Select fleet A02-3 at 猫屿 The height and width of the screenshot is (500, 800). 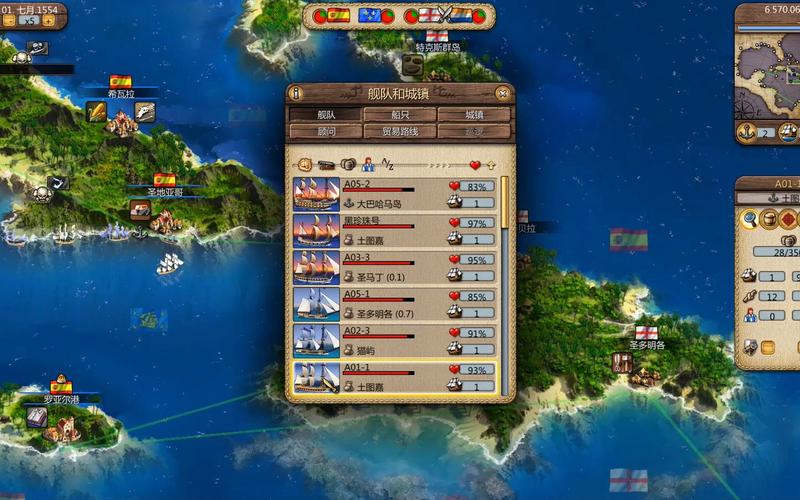pyautogui.click(x=395, y=341)
